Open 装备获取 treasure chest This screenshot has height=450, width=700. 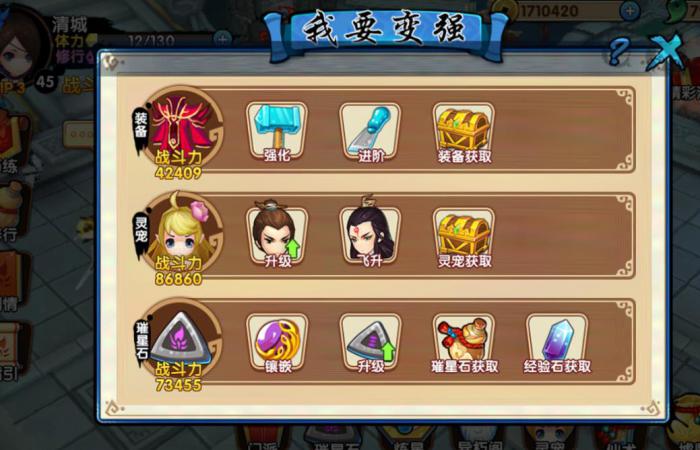click(x=464, y=131)
